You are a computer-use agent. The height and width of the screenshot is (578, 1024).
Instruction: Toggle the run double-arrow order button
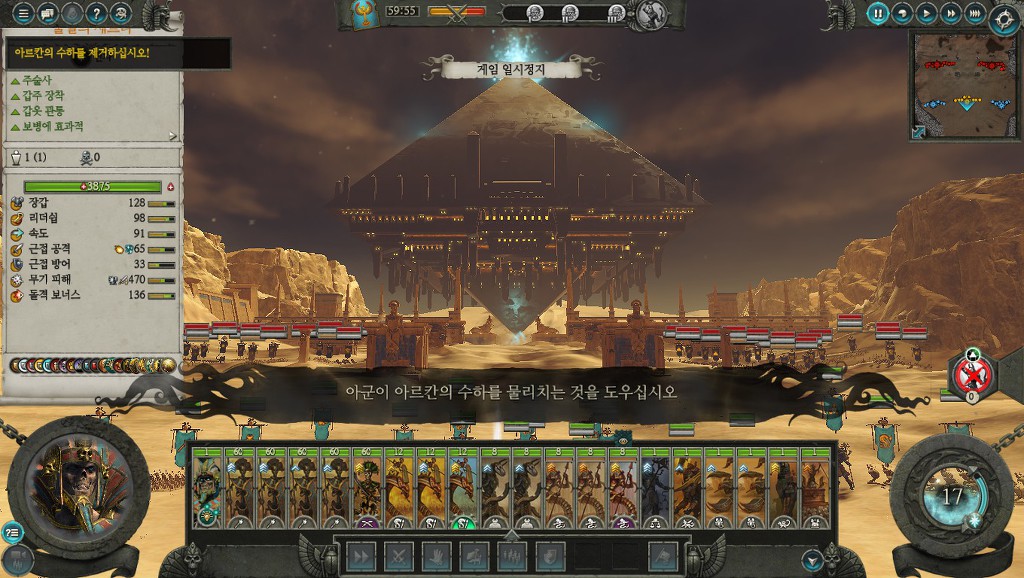point(360,556)
